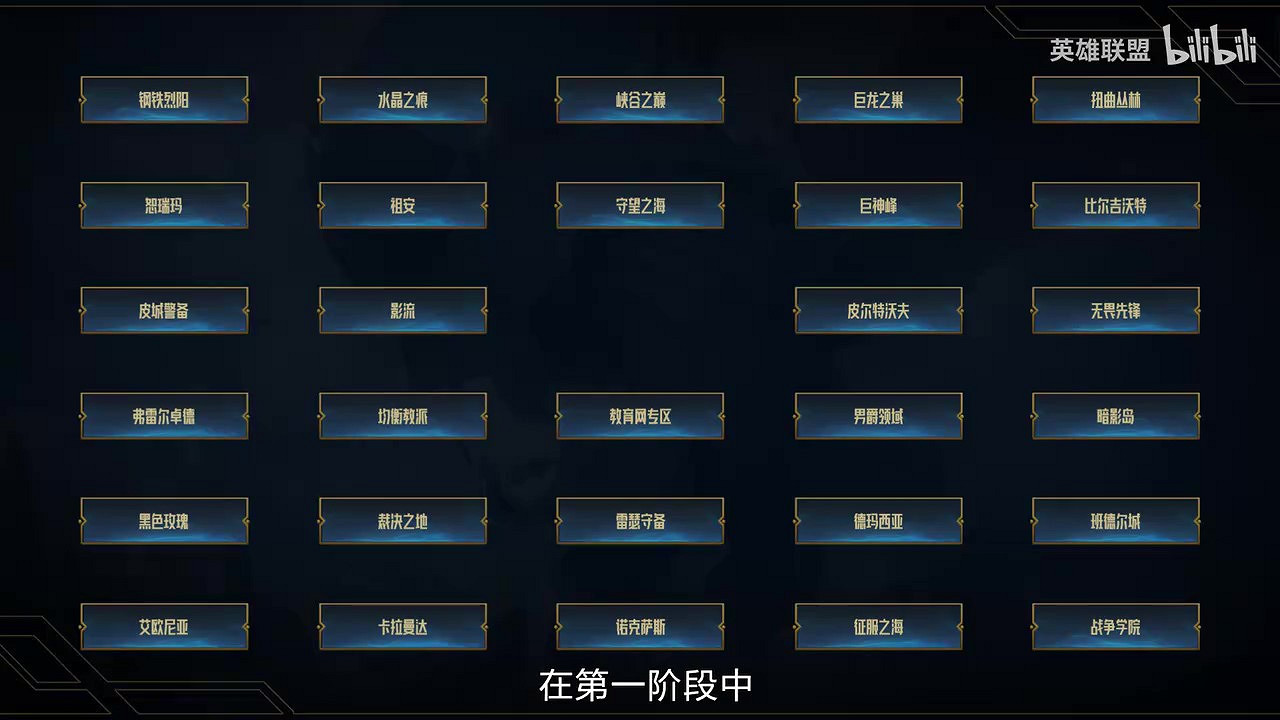Select the 弗雷尔卓德 server
This screenshot has width=1280, height=720.
click(x=164, y=416)
